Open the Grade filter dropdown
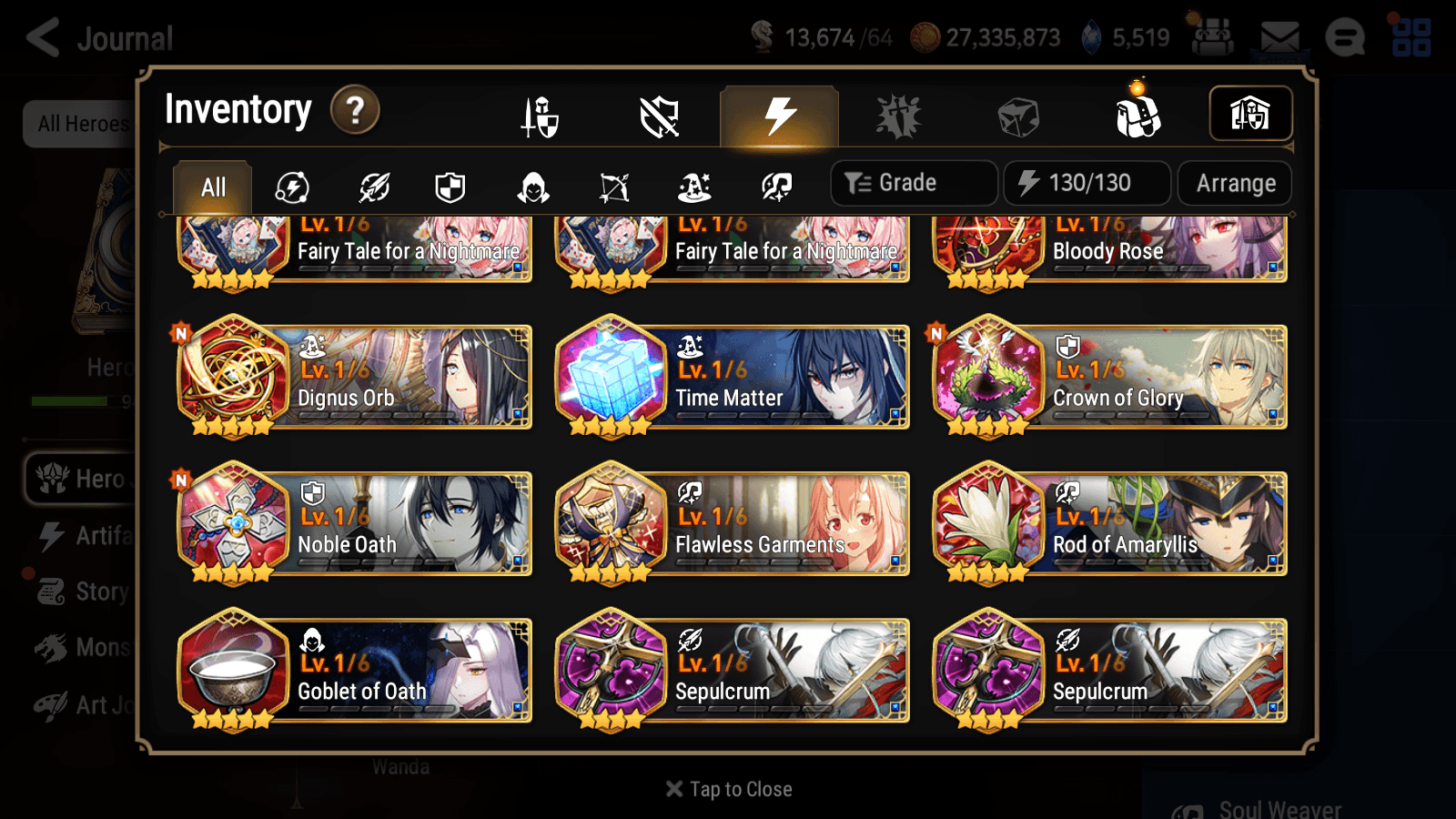Image resolution: width=1456 pixels, height=819 pixels. [913, 183]
